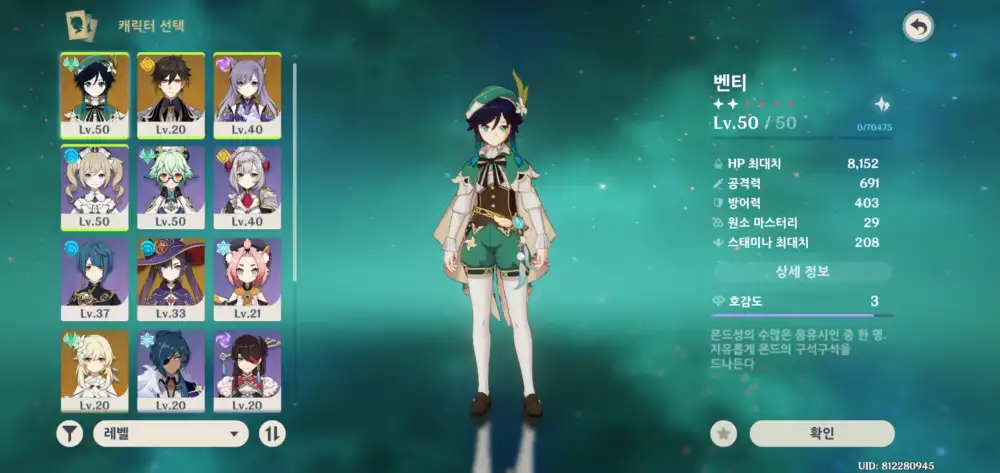
Task: Select Barbara's Lv.50 portrait
Action: (94, 188)
